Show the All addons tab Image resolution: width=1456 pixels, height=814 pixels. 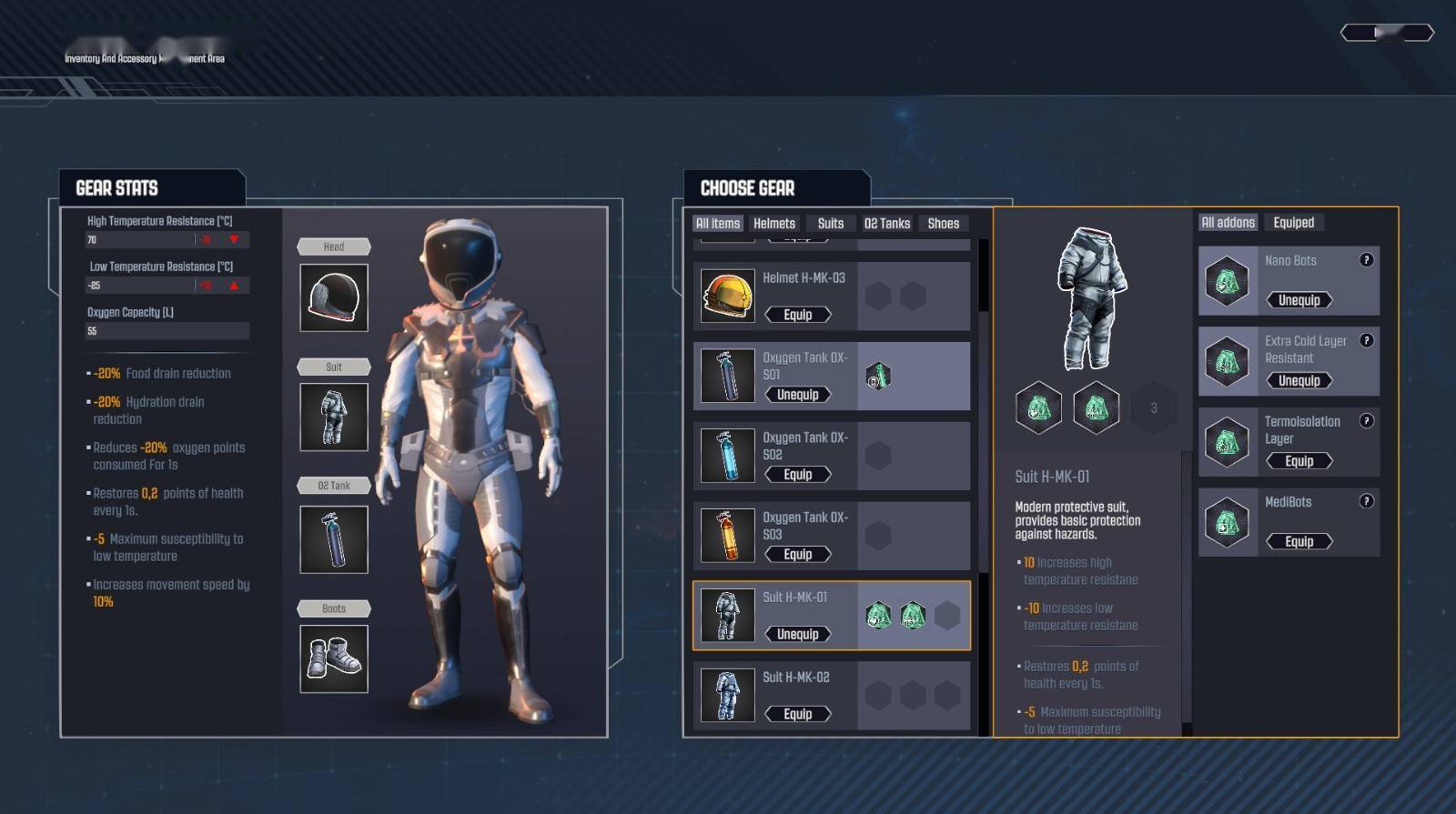coord(1228,223)
